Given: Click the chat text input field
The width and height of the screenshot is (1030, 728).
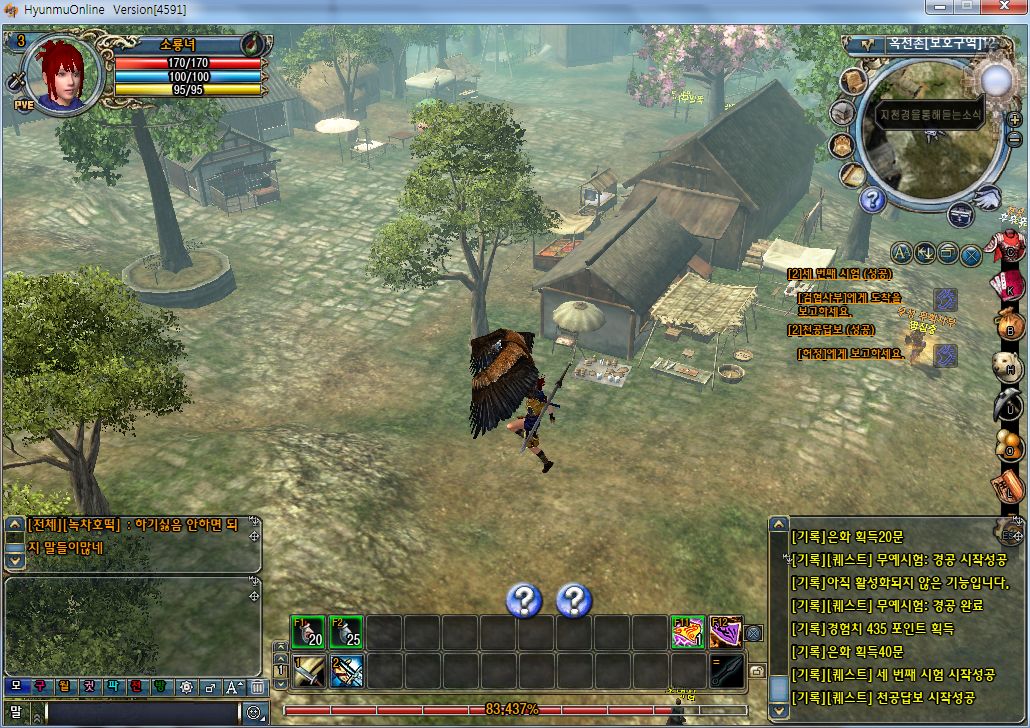Looking at the screenshot, I should 142,713.
